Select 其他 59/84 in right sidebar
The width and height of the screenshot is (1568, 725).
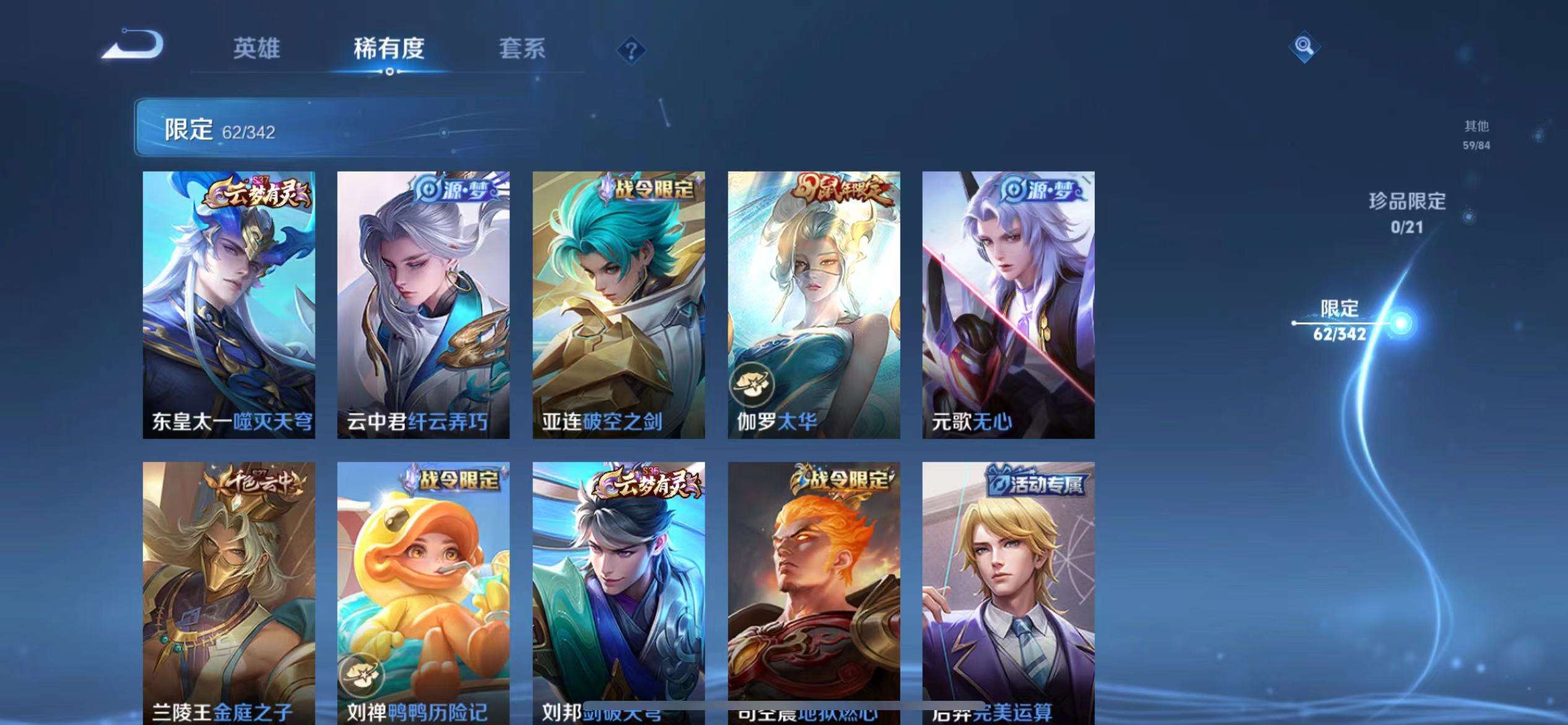[1475, 135]
